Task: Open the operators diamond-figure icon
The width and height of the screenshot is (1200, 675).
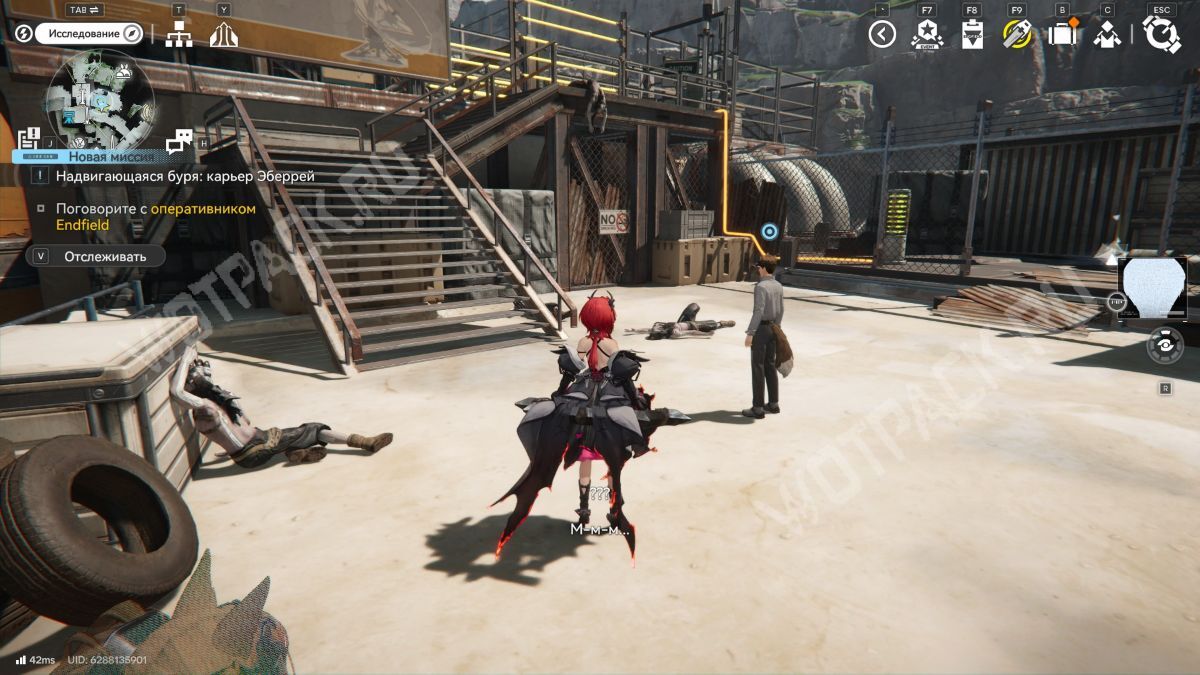Action: pyautogui.click(x=1106, y=35)
